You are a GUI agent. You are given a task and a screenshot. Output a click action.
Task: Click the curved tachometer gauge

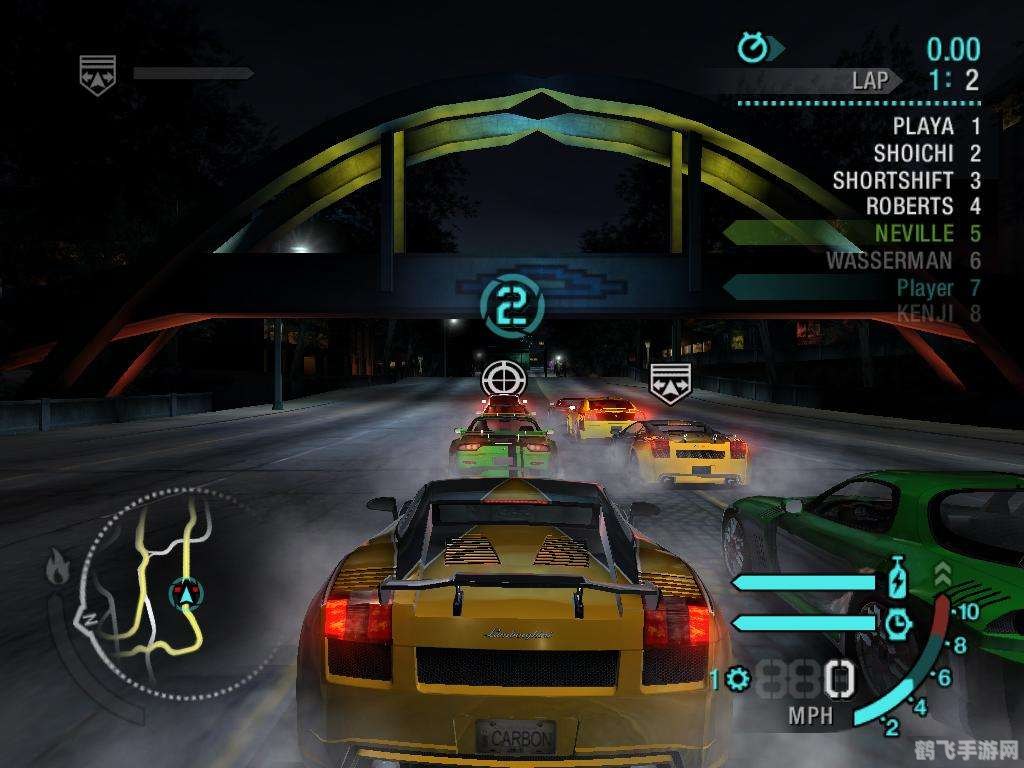pyautogui.click(x=925, y=660)
